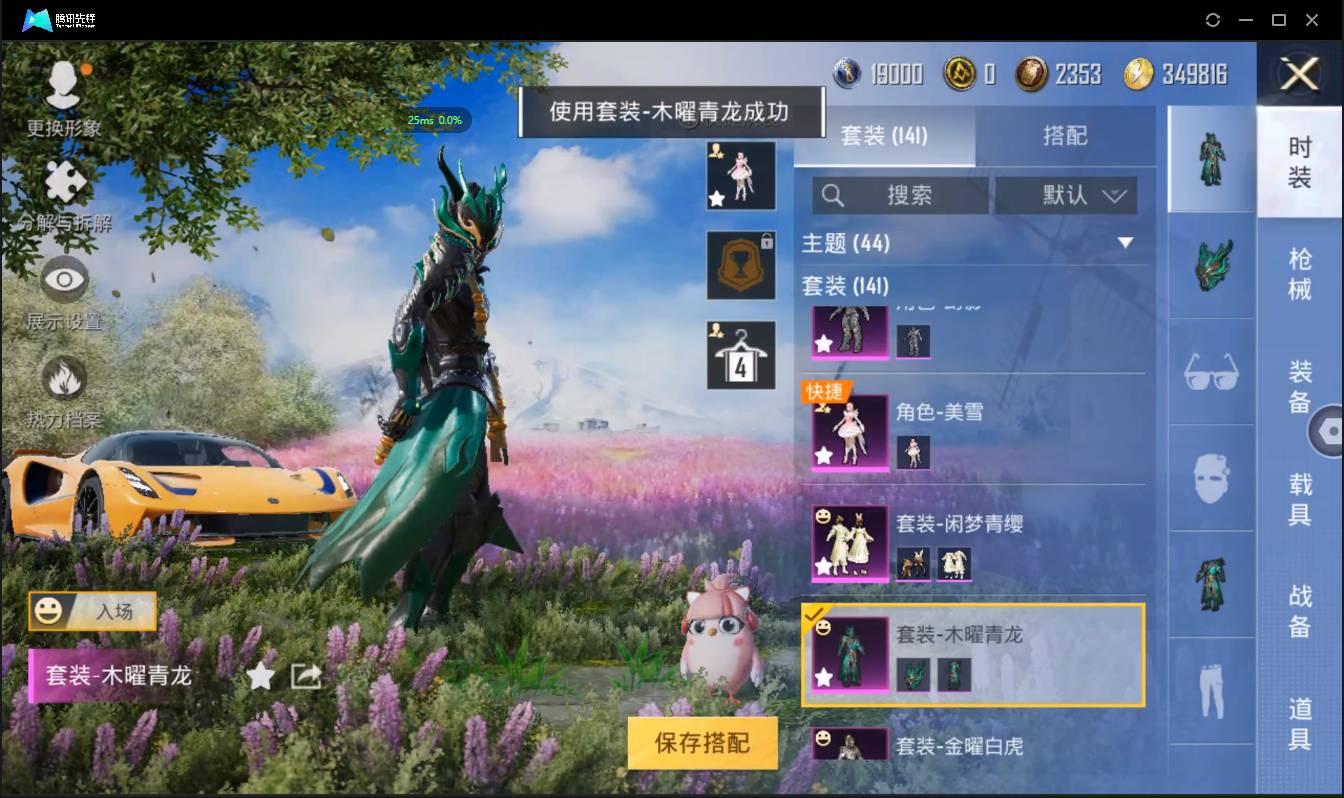1344x798 pixels.
Task: Open the 默认 sorting dropdown
Action: tap(1064, 195)
